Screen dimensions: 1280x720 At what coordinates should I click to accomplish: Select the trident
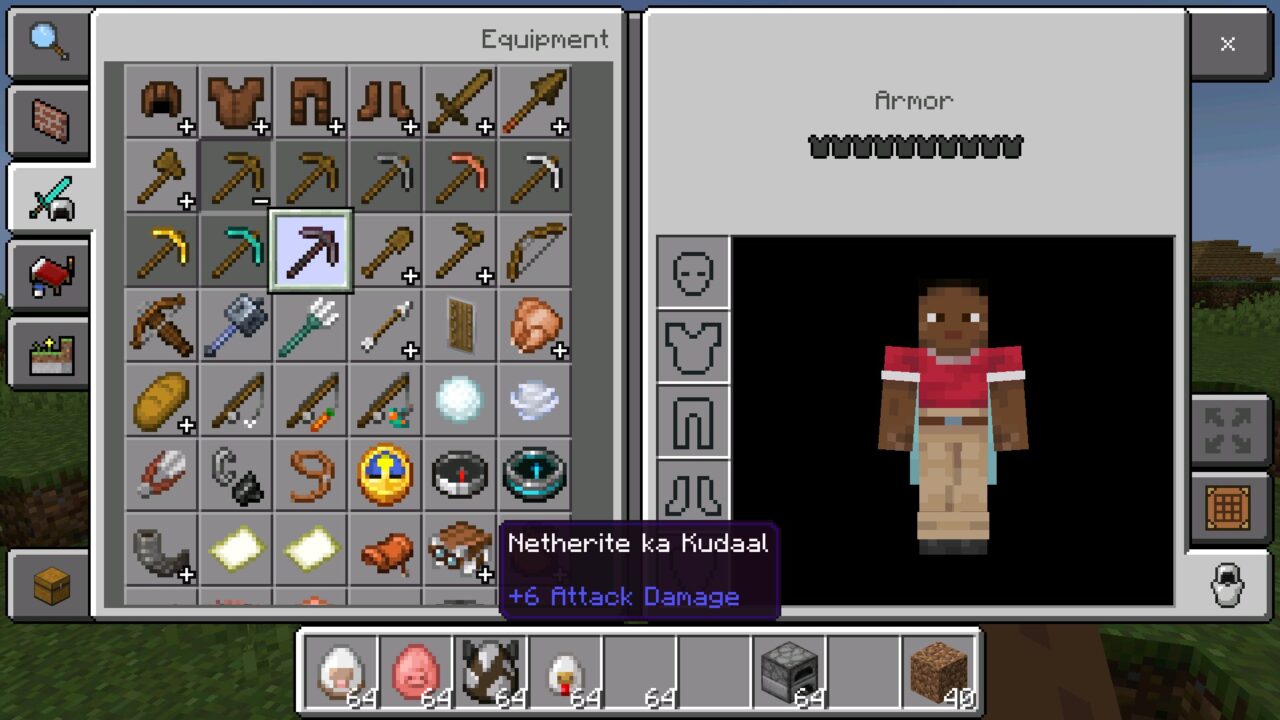coord(311,325)
